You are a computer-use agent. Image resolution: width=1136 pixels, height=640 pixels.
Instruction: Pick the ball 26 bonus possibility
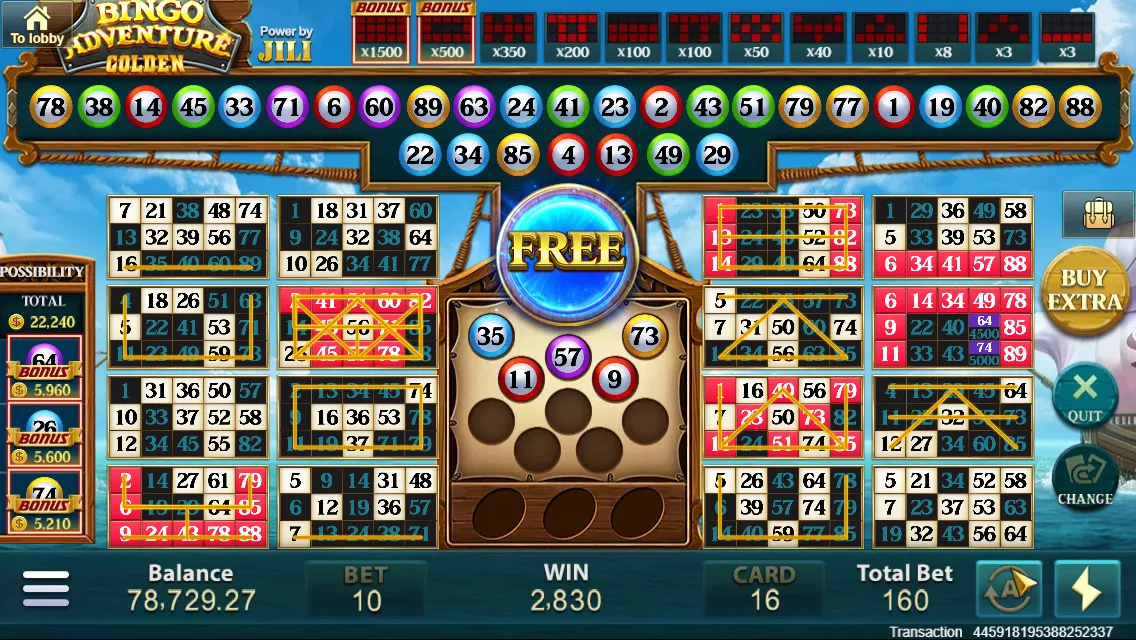pos(44,434)
